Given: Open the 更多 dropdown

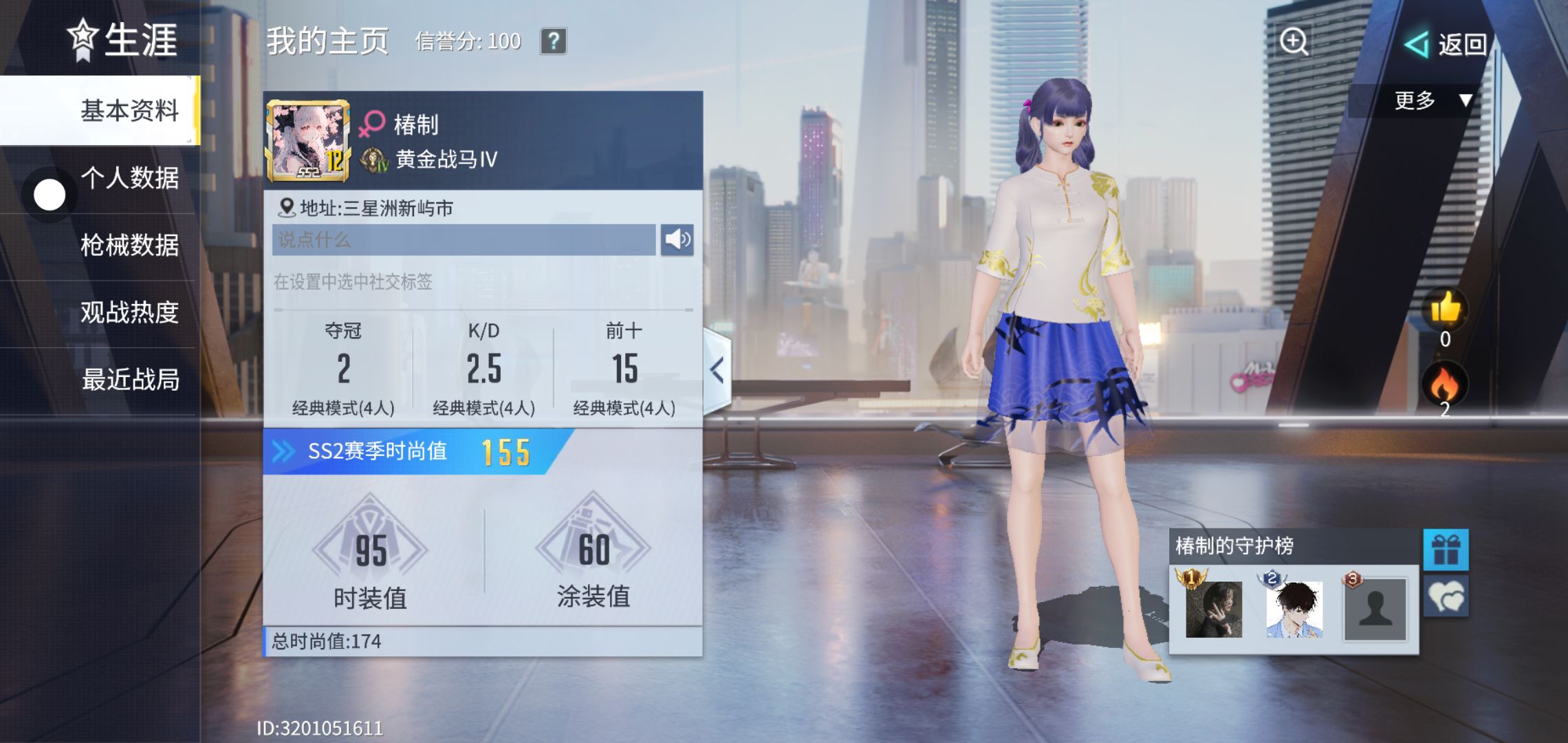Looking at the screenshot, I should click(x=1432, y=100).
